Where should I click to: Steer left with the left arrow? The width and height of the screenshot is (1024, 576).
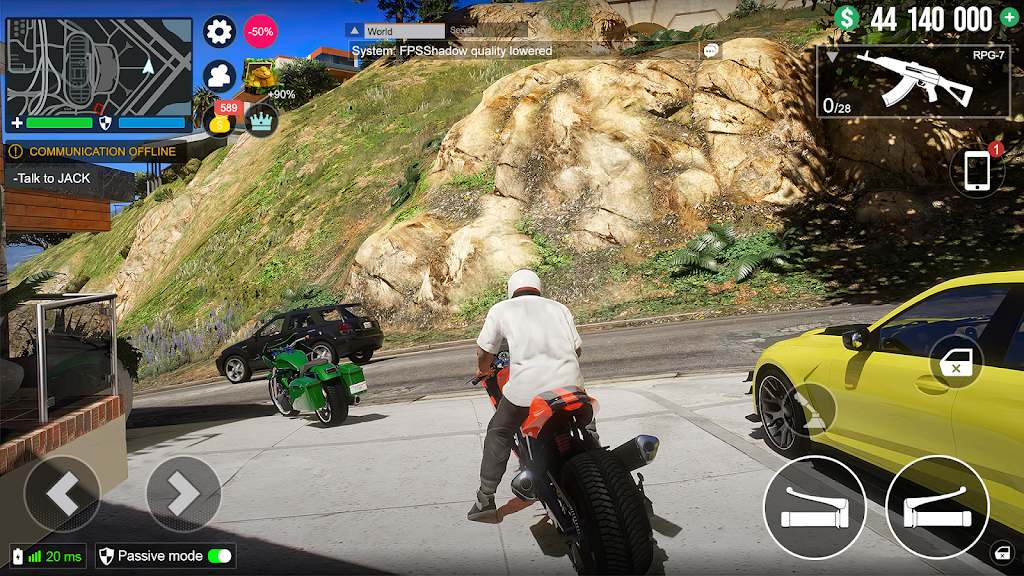pyautogui.click(x=62, y=493)
